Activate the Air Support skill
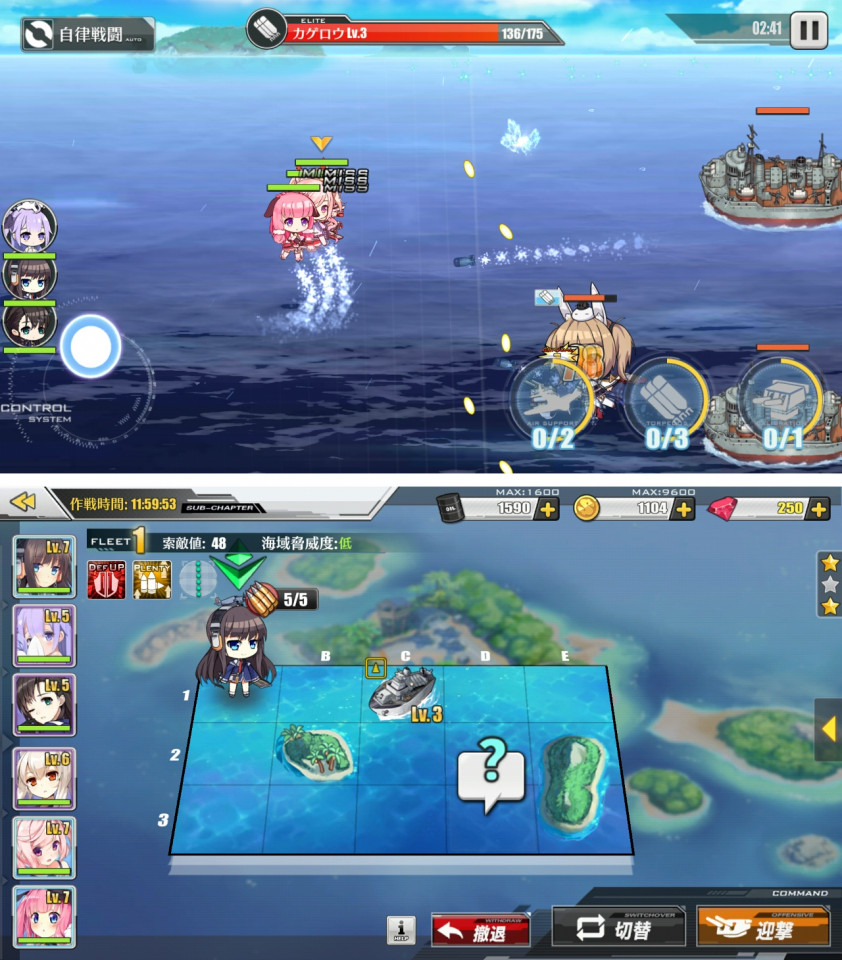The image size is (842, 960). pos(553,404)
